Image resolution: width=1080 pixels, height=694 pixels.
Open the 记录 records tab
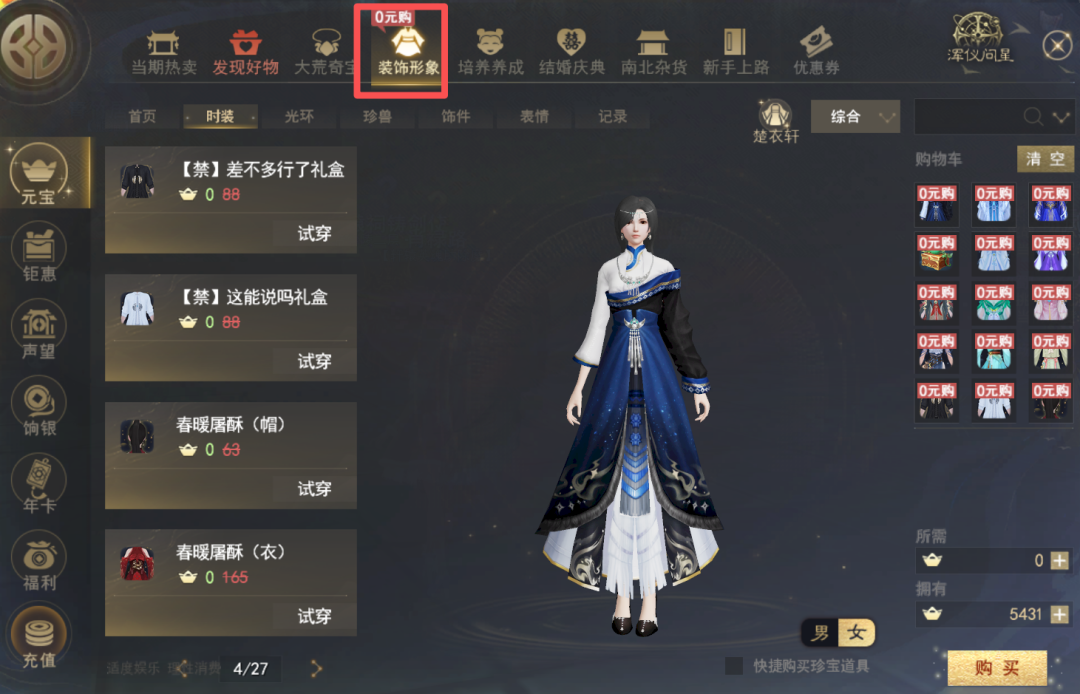coord(613,117)
